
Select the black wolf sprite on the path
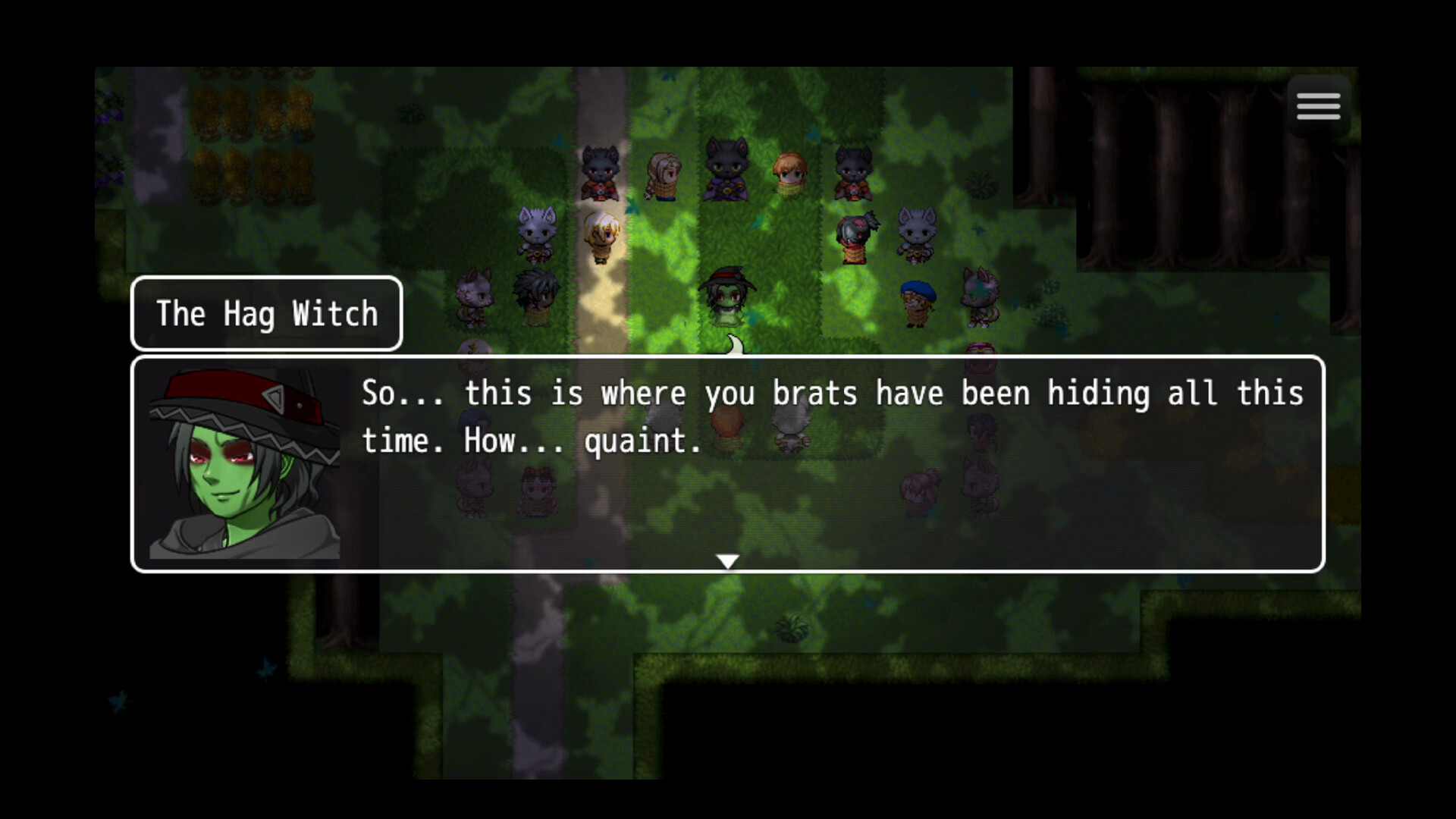click(599, 173)
